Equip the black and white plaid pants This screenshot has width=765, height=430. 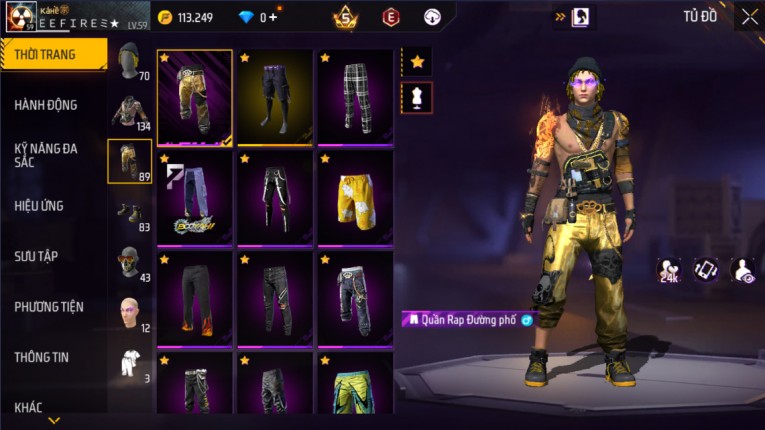tap(355, 96)
